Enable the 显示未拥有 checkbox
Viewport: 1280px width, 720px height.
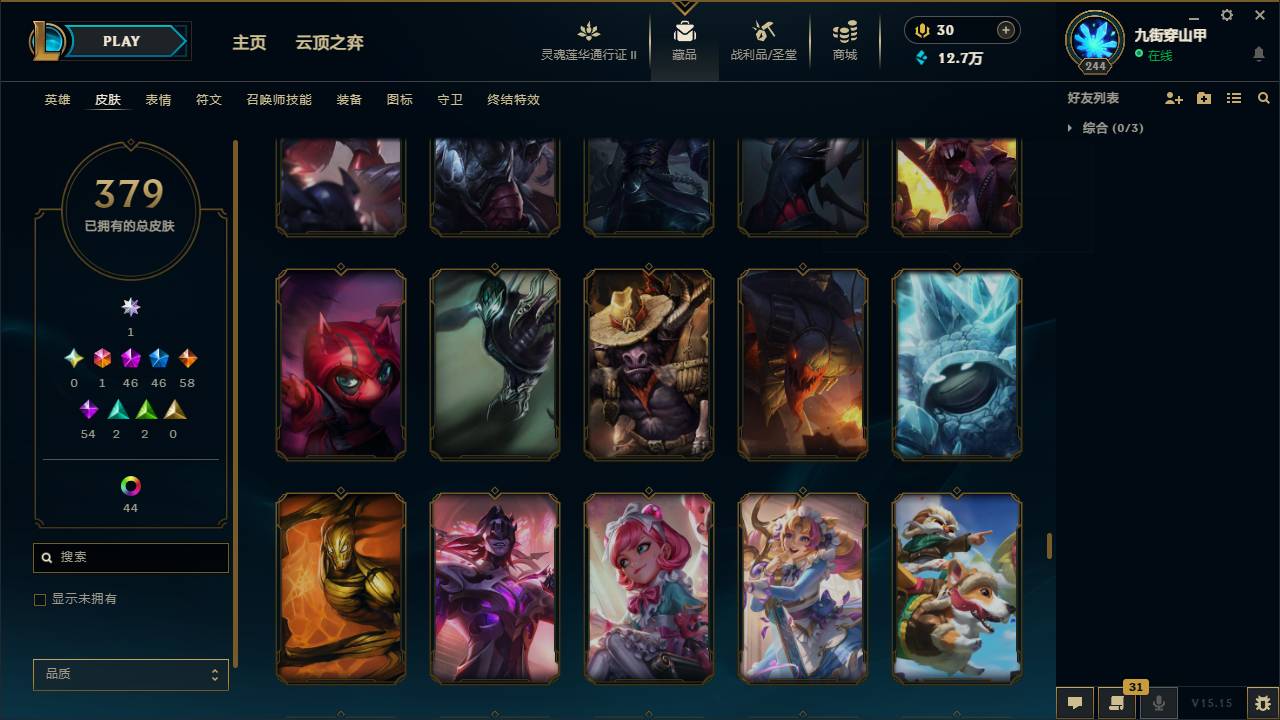coord(40,599)
